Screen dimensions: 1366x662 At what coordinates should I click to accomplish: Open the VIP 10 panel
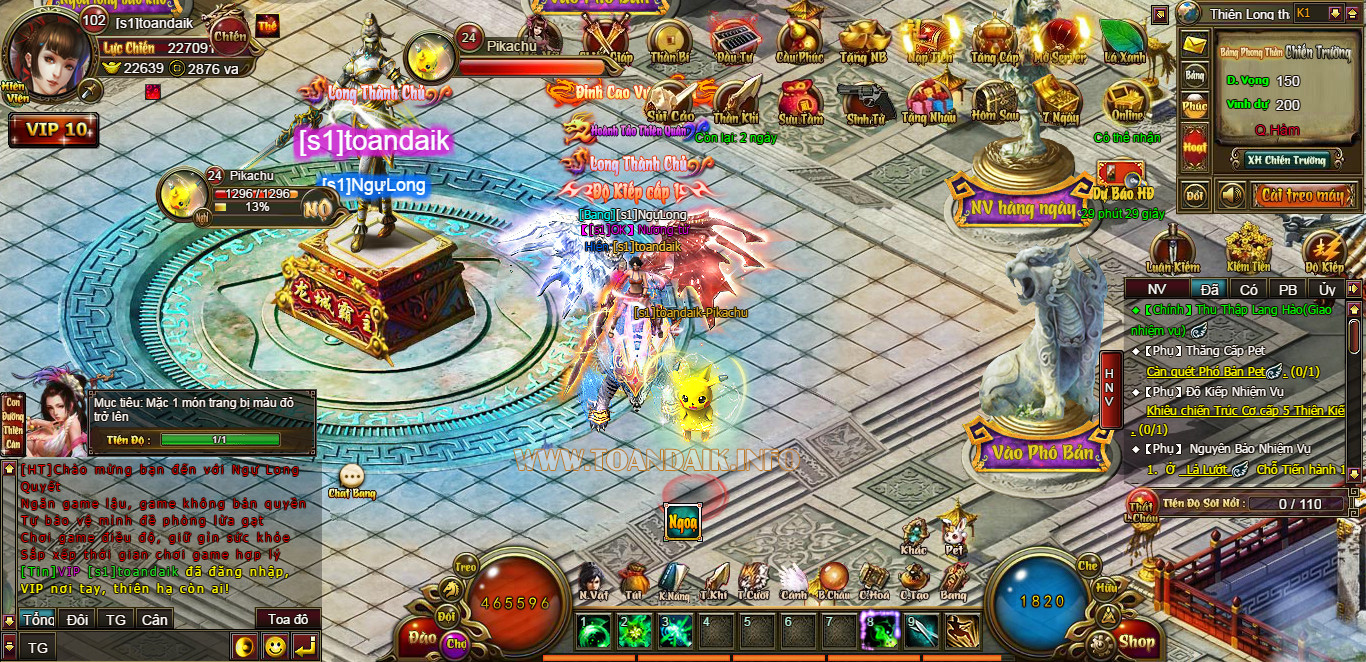54,130
